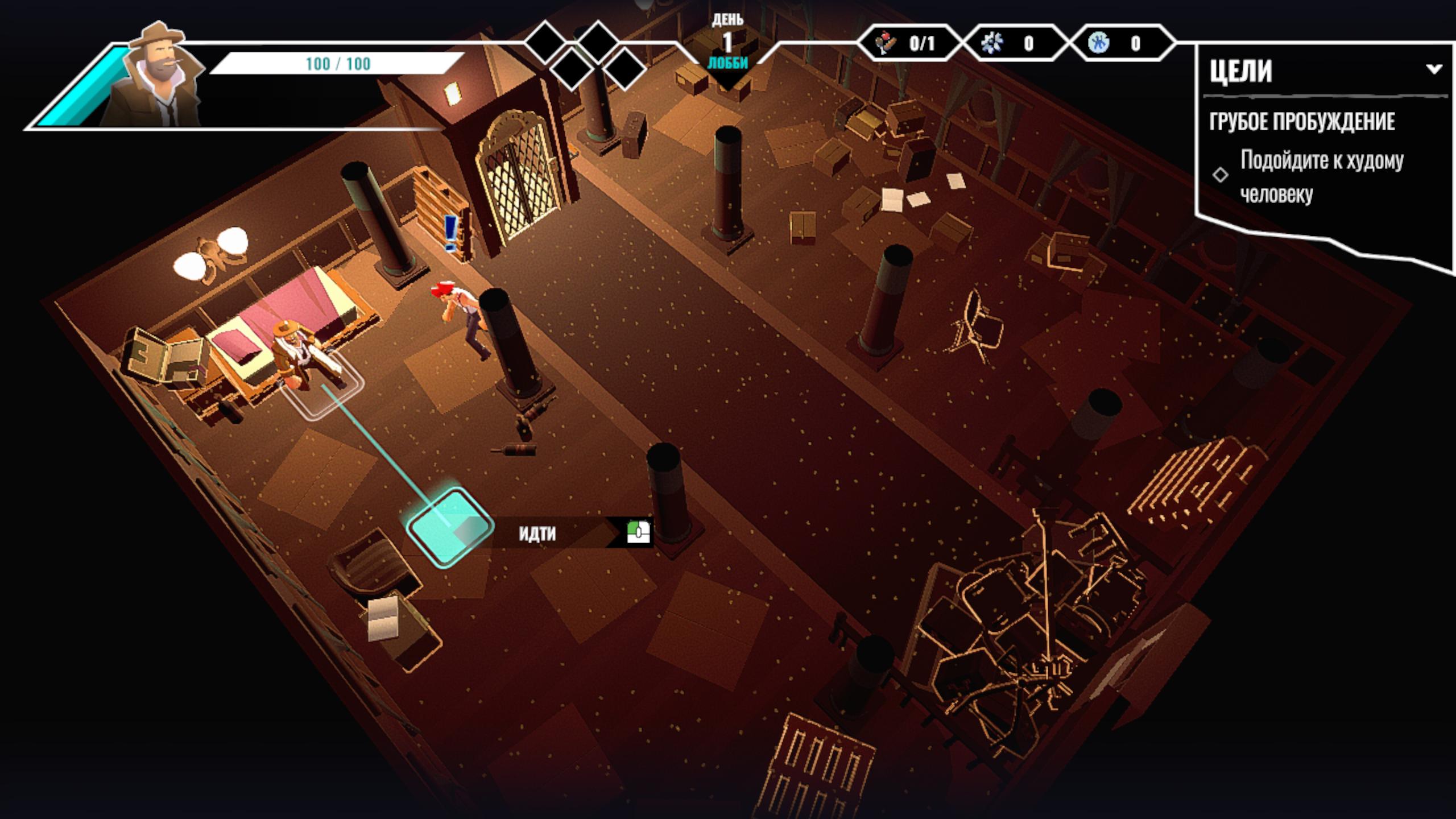Confirm move on the cyan ИДТИ tile

449,527
